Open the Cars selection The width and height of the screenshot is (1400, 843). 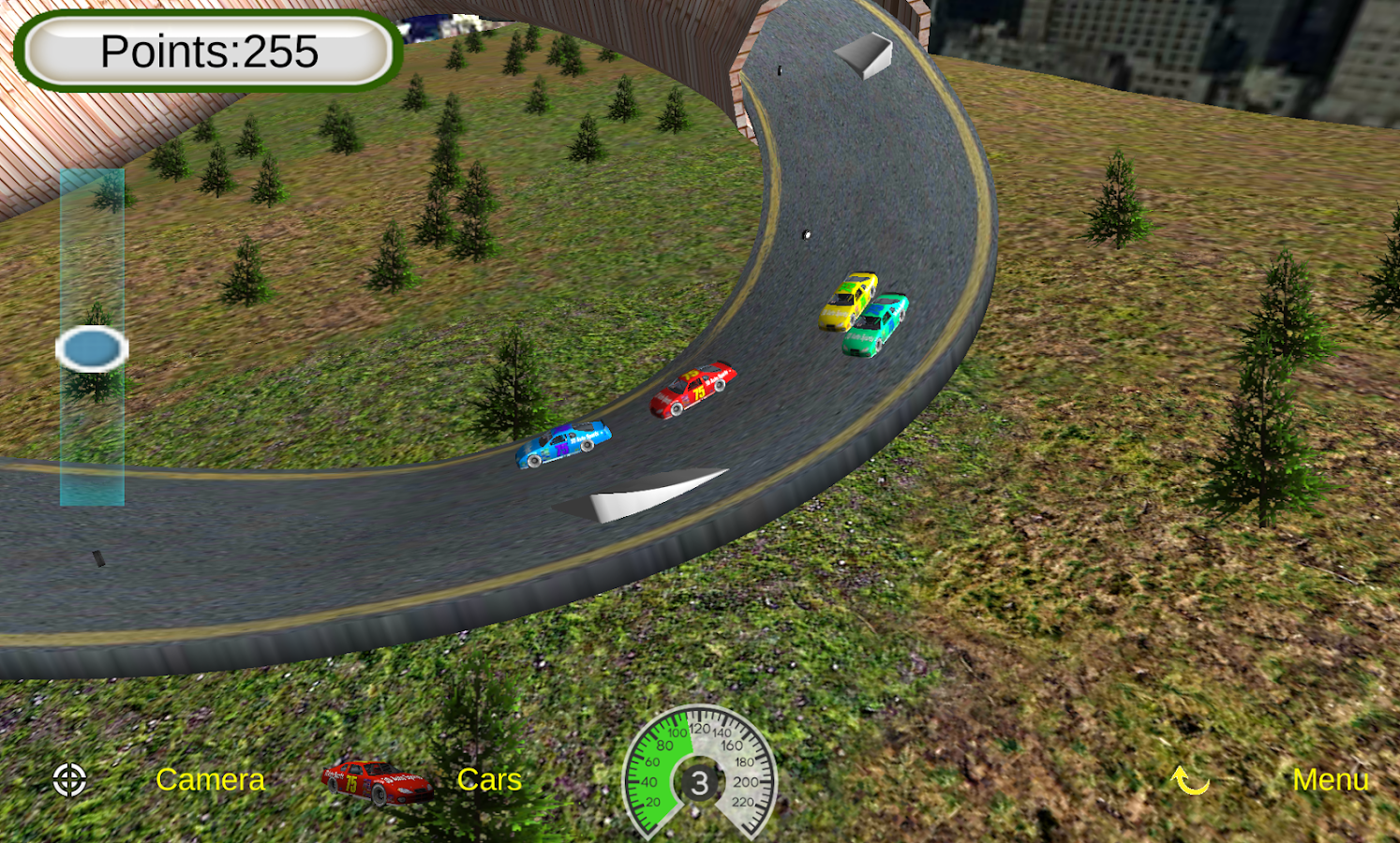tap(488, 779)
